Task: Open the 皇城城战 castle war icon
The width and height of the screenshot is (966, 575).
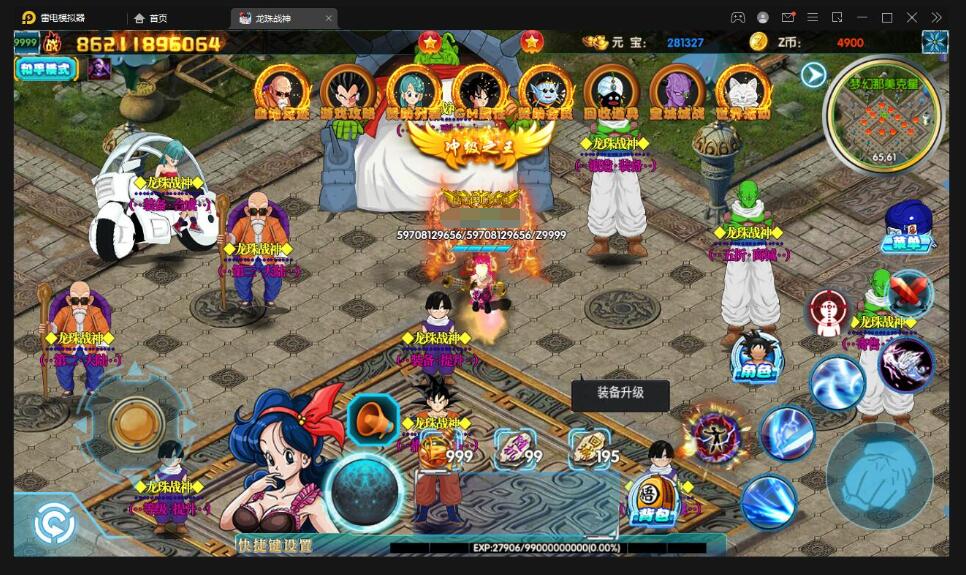Action: click(x=677, y=90)
